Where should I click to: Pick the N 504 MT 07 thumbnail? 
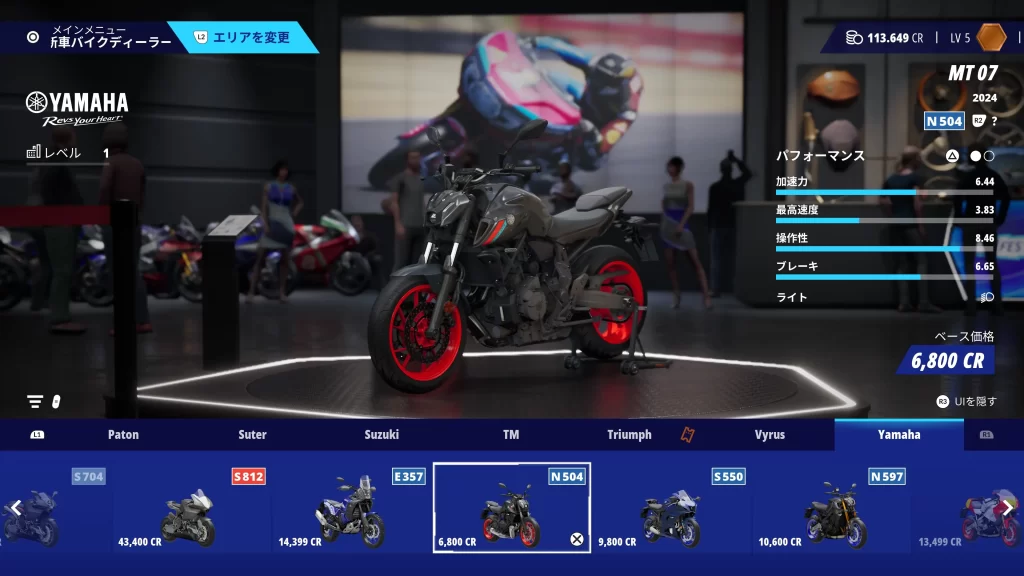(x=511, y=508)
